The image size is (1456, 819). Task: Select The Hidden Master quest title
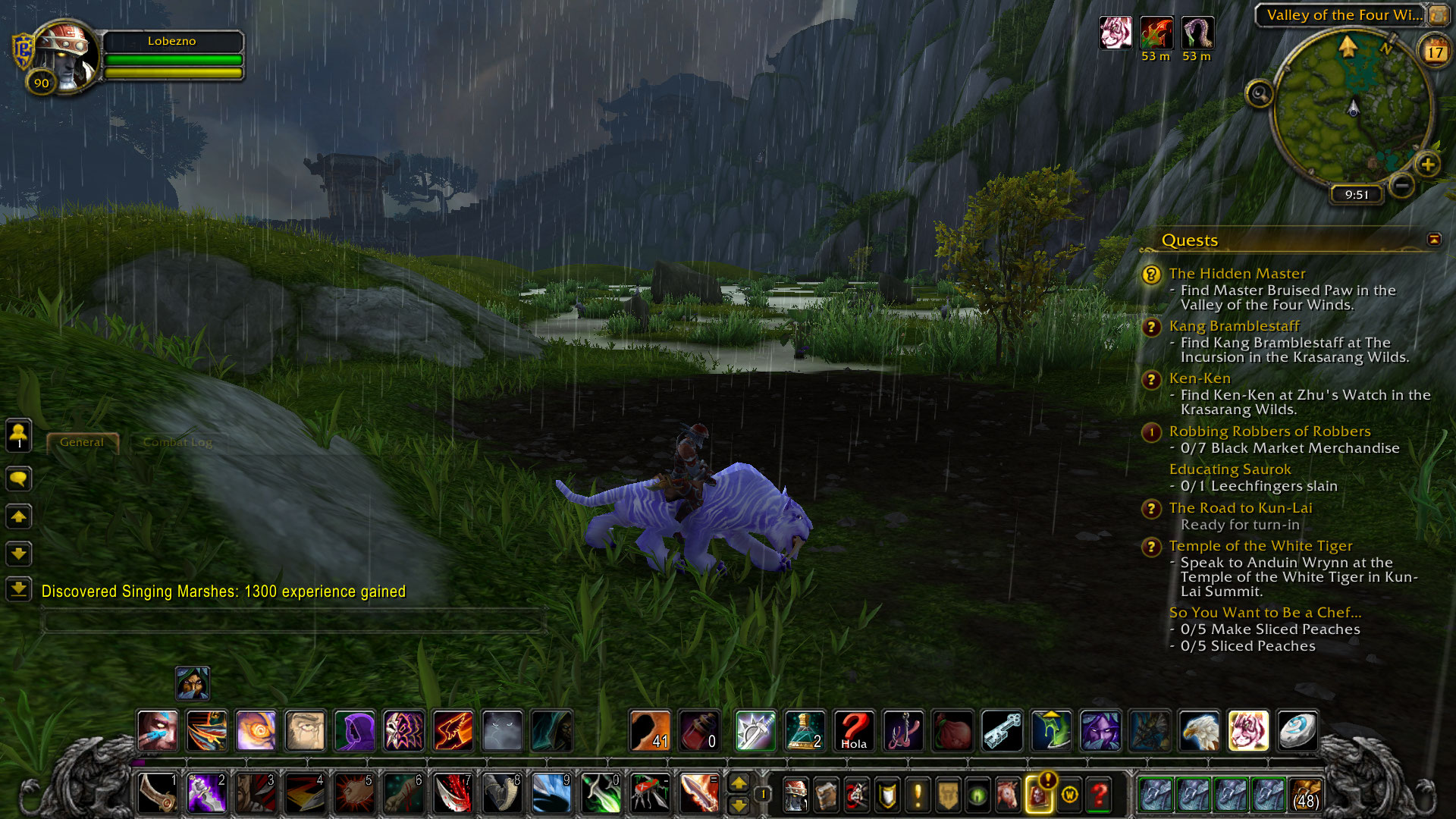coord(1237,274)
